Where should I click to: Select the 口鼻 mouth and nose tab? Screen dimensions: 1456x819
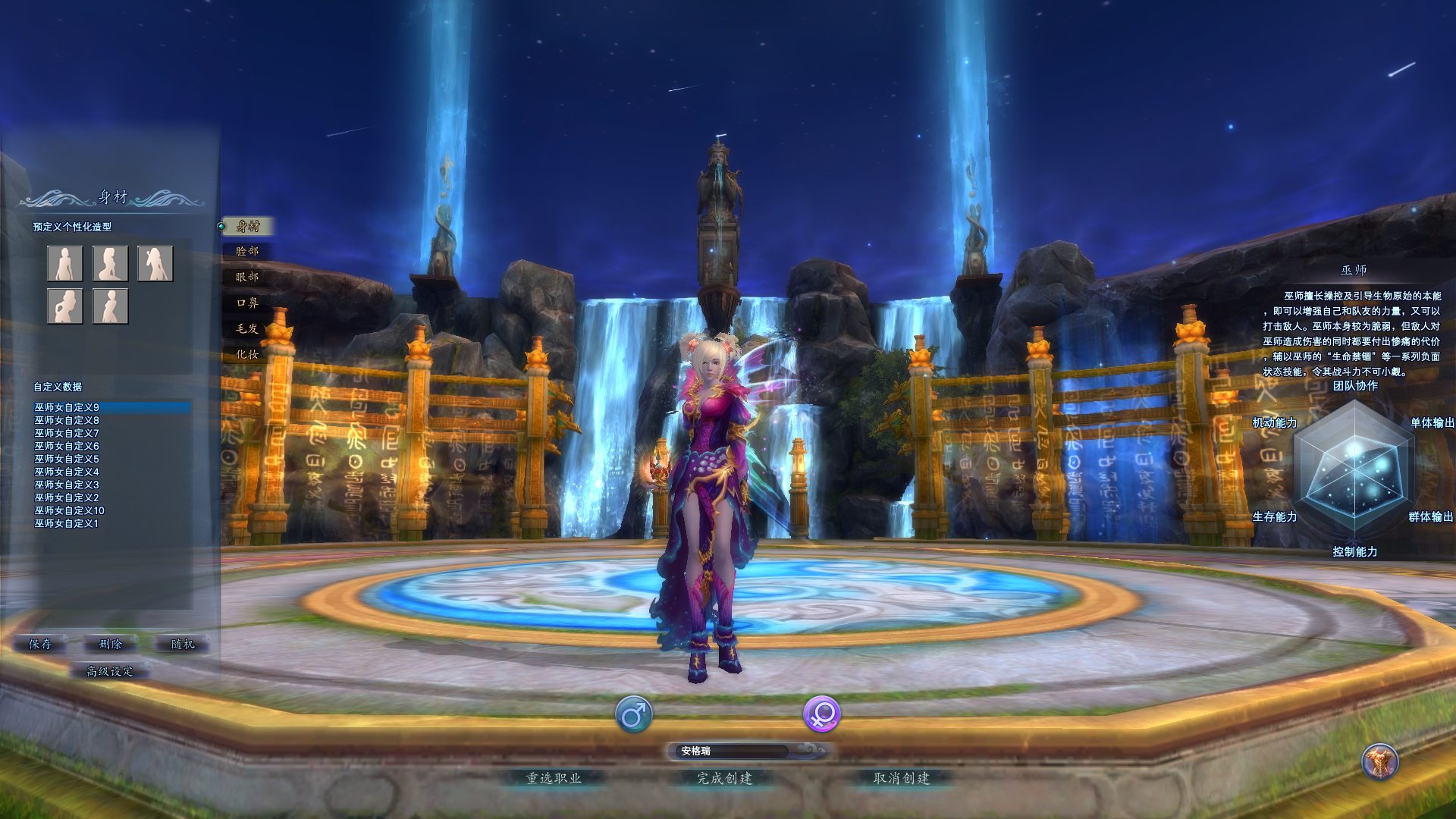click(x=247, y=303)
